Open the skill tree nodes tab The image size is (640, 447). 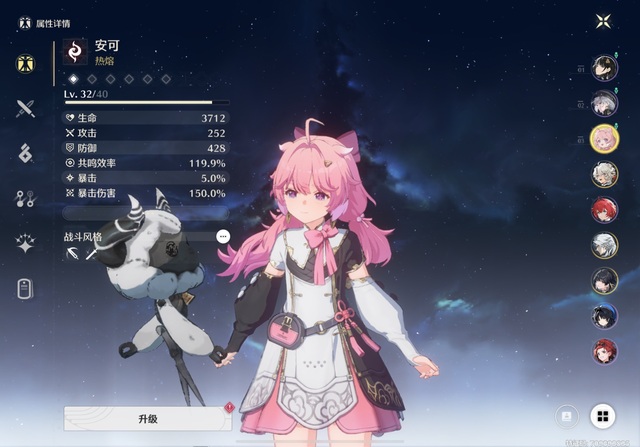pos(26,198)
